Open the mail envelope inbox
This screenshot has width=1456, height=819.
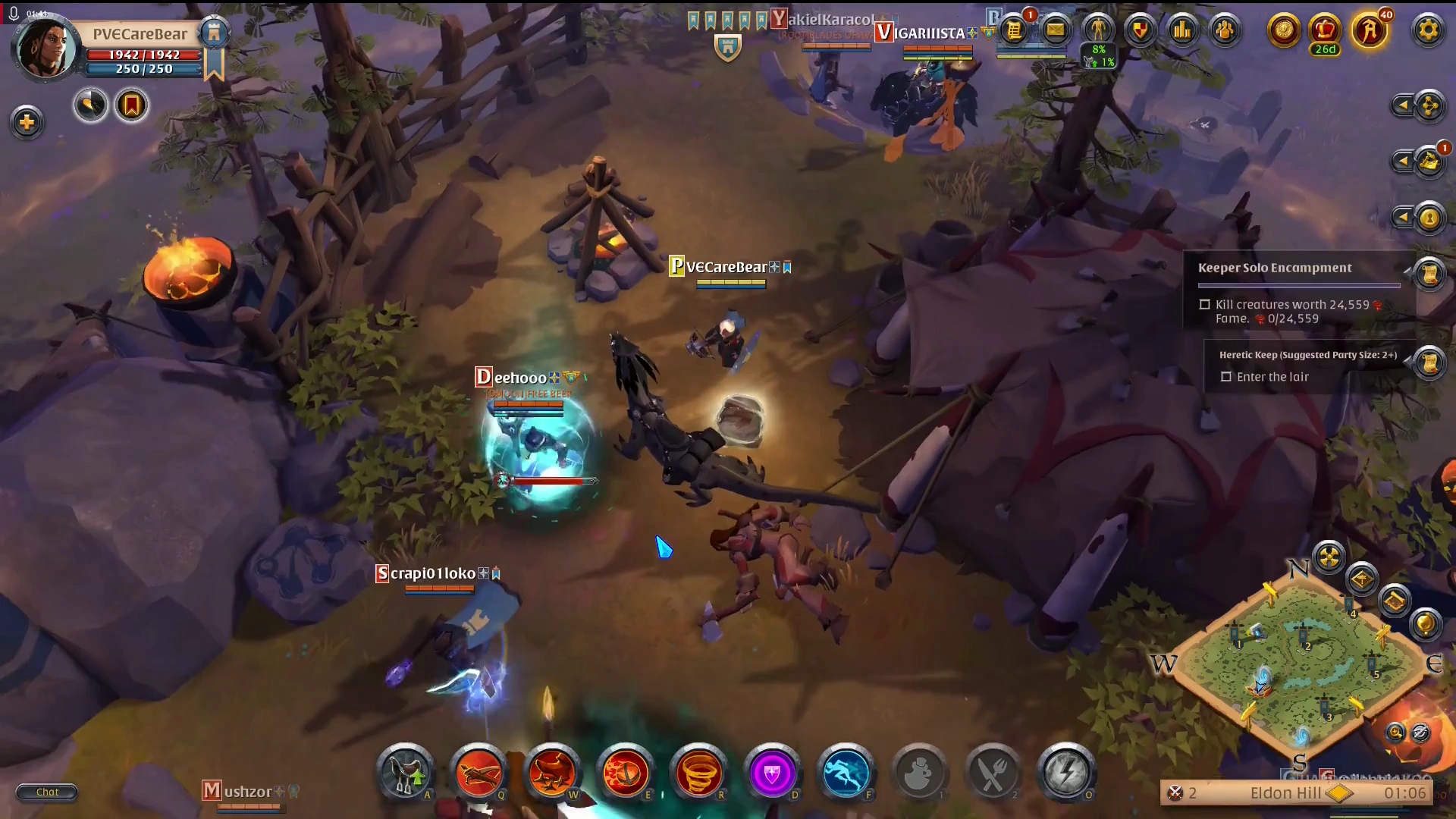click(x=1055, y=30)
